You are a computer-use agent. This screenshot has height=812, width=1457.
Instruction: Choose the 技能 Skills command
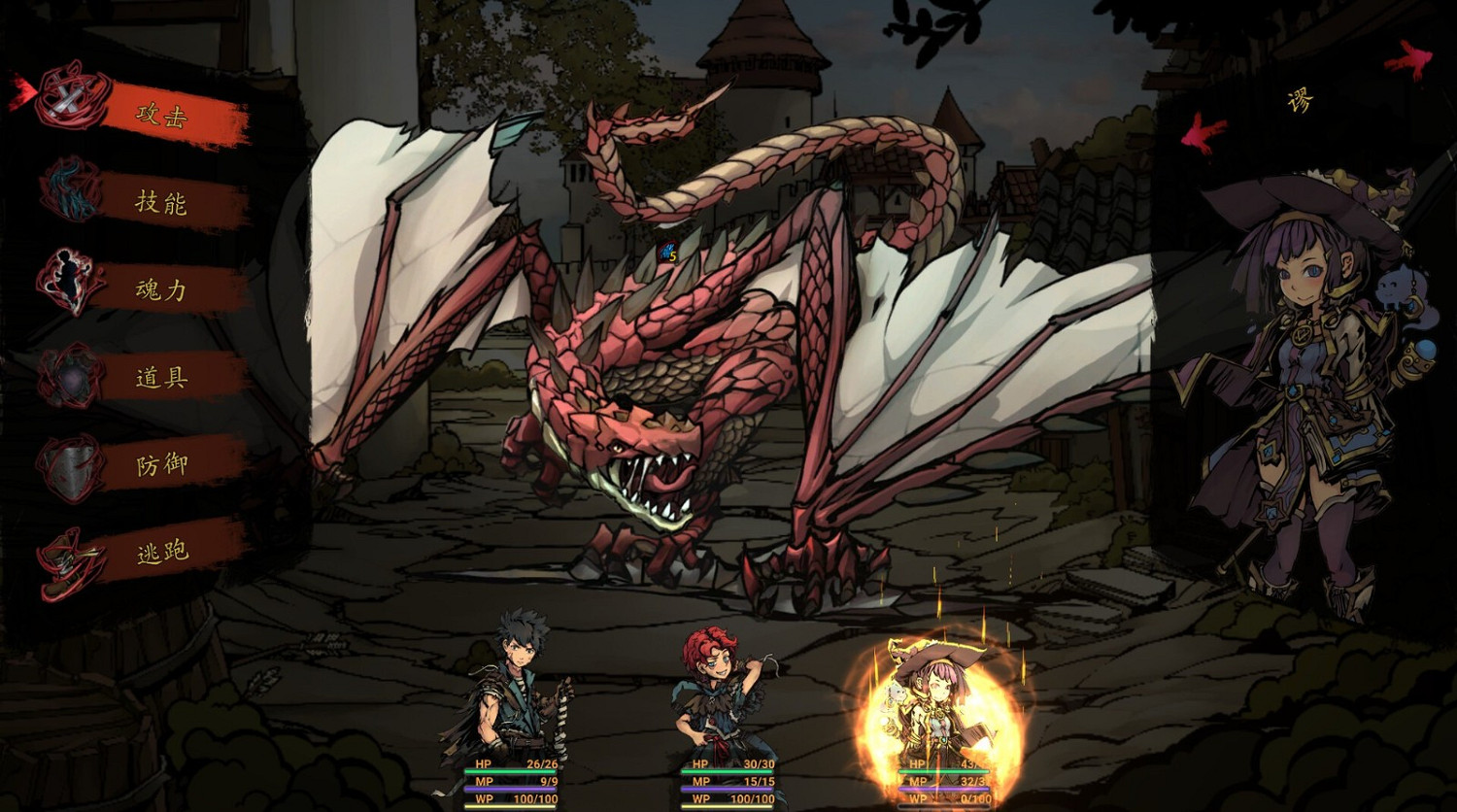coord(165,204)
